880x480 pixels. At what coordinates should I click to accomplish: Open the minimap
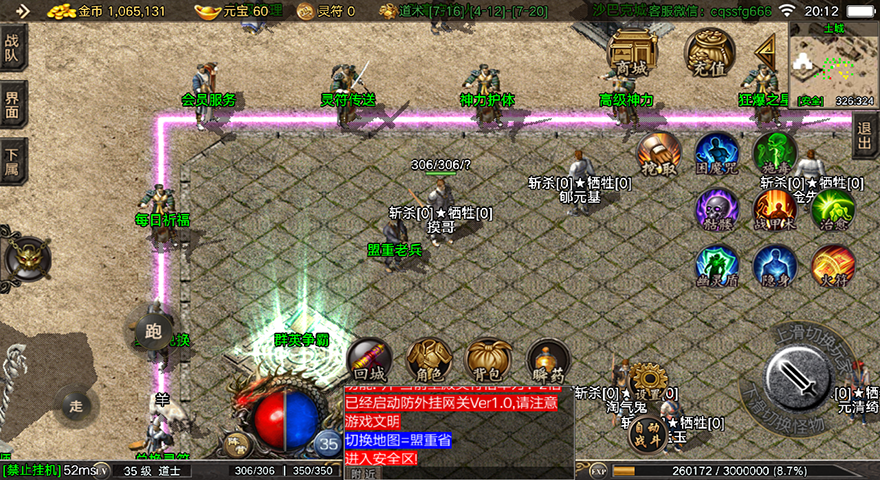(x=832, y=63)
